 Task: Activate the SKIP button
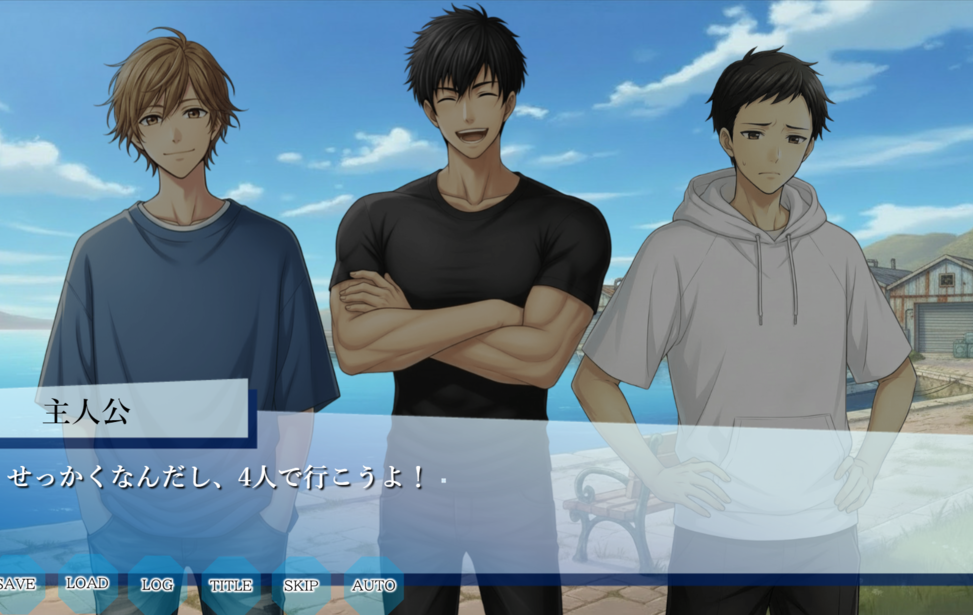301,585
